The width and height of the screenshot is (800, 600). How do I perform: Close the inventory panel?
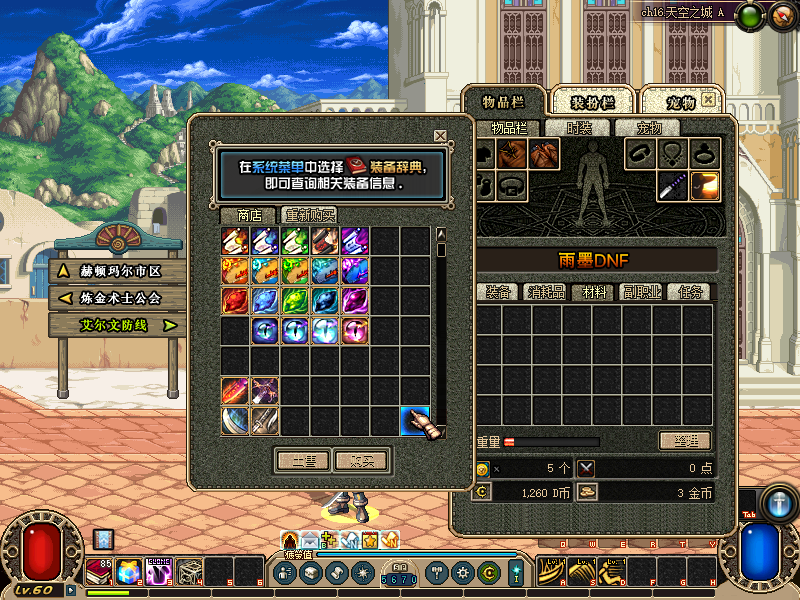click(x=708, y=100)
